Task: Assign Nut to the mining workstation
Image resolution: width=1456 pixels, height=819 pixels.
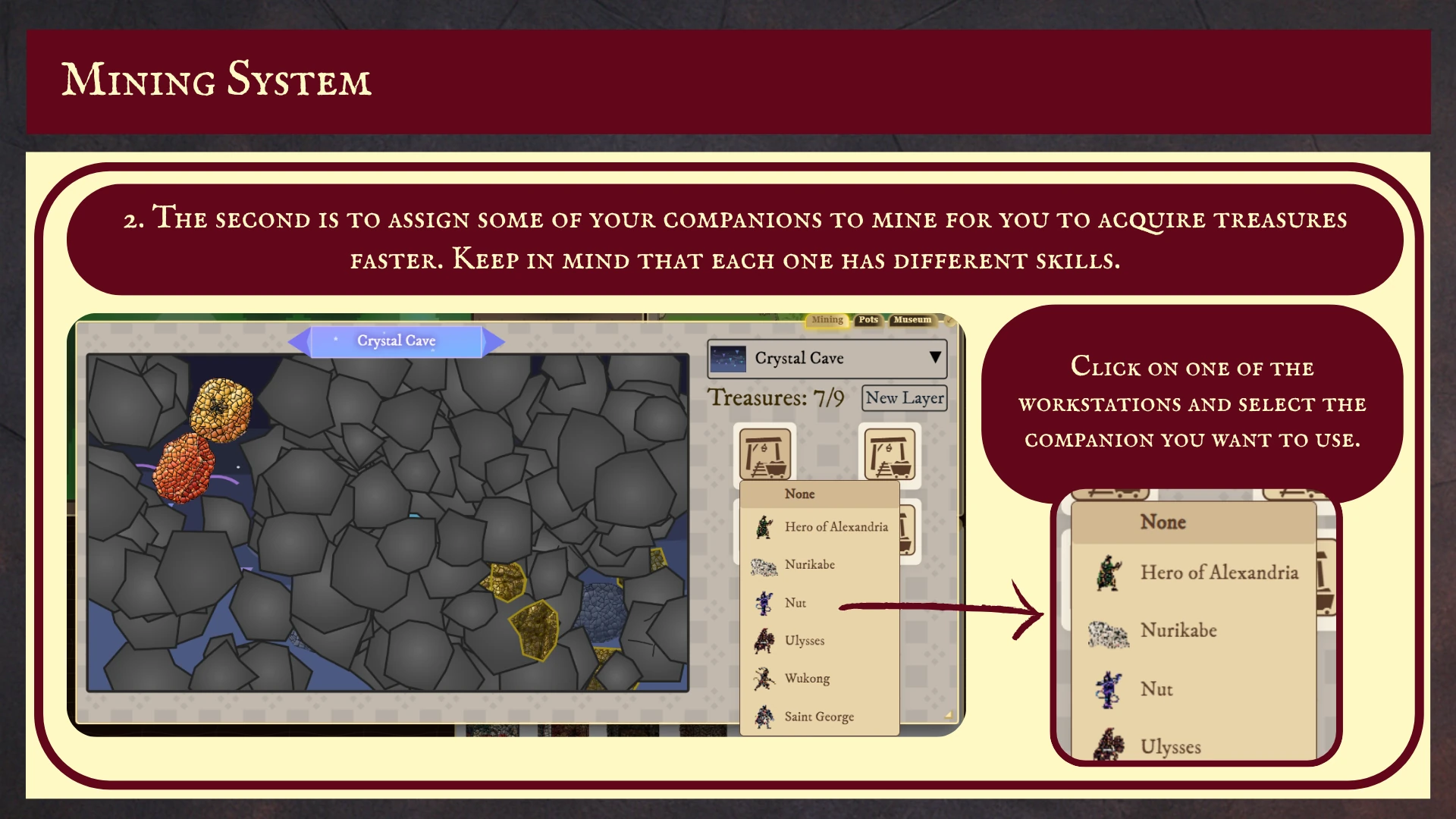Action: point(794,602)
